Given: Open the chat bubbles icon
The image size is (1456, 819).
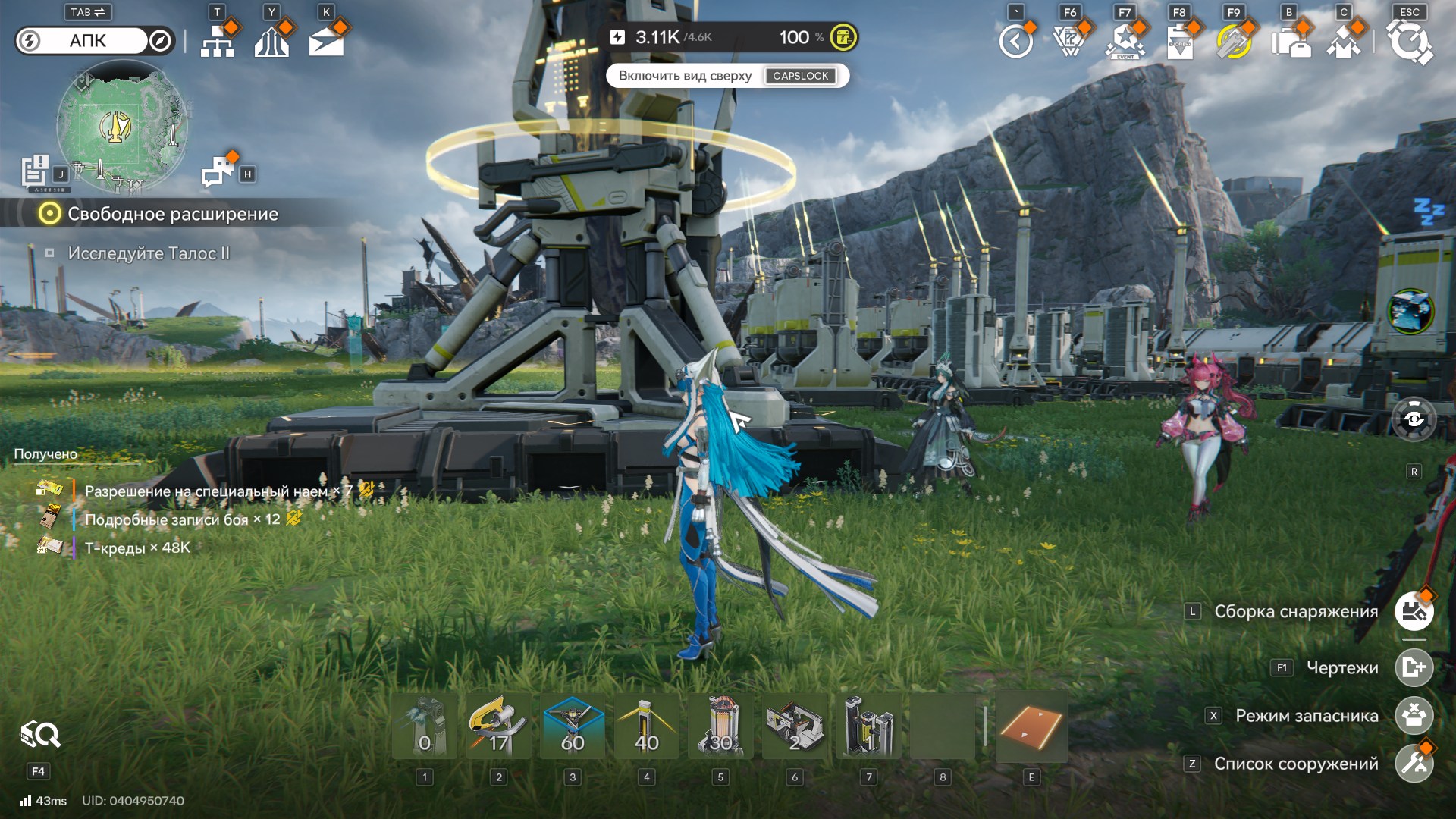Looking at the screenshot, I should click(218, 172).
